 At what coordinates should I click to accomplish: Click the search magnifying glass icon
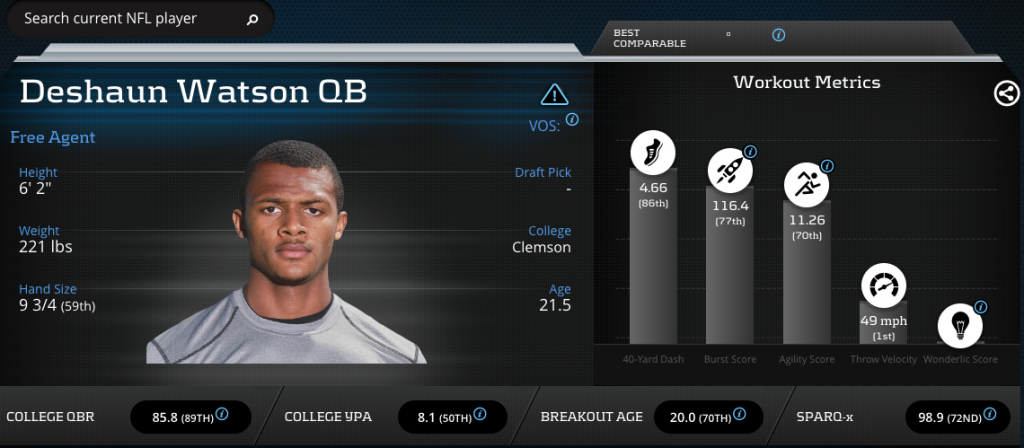pos(252,19)
